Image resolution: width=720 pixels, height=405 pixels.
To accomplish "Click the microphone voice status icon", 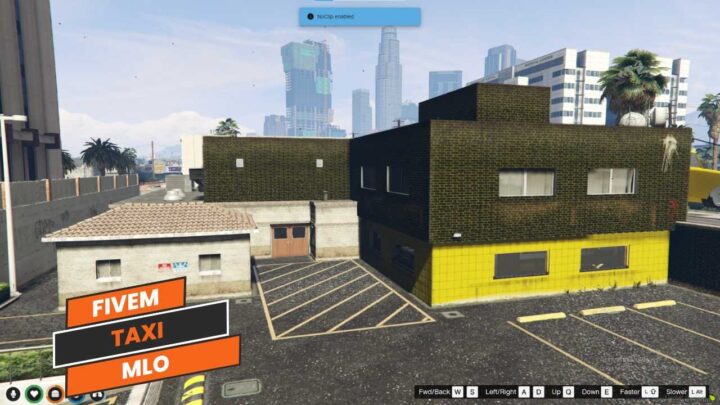I will click(x=12, y=393).
